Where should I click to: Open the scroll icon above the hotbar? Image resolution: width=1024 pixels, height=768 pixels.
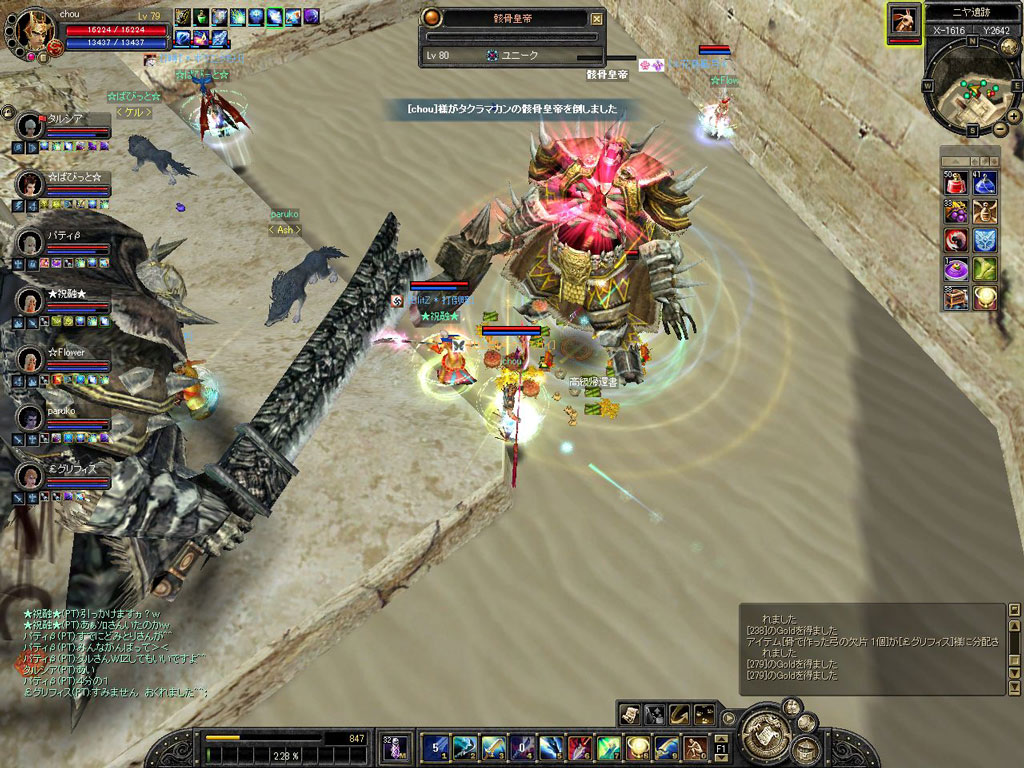630,713
